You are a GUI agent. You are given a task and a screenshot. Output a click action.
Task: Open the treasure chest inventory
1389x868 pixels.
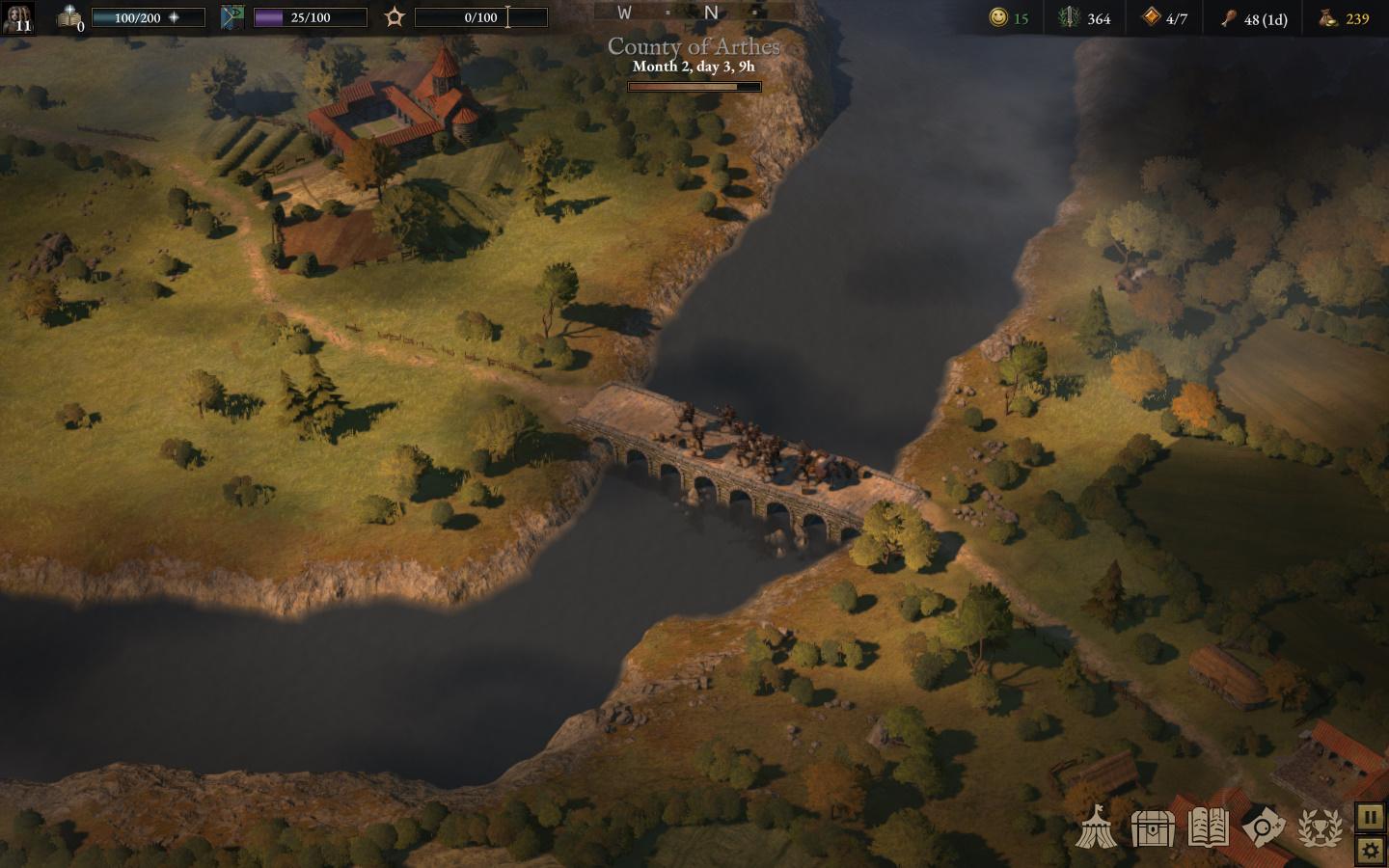point(1152,827)
